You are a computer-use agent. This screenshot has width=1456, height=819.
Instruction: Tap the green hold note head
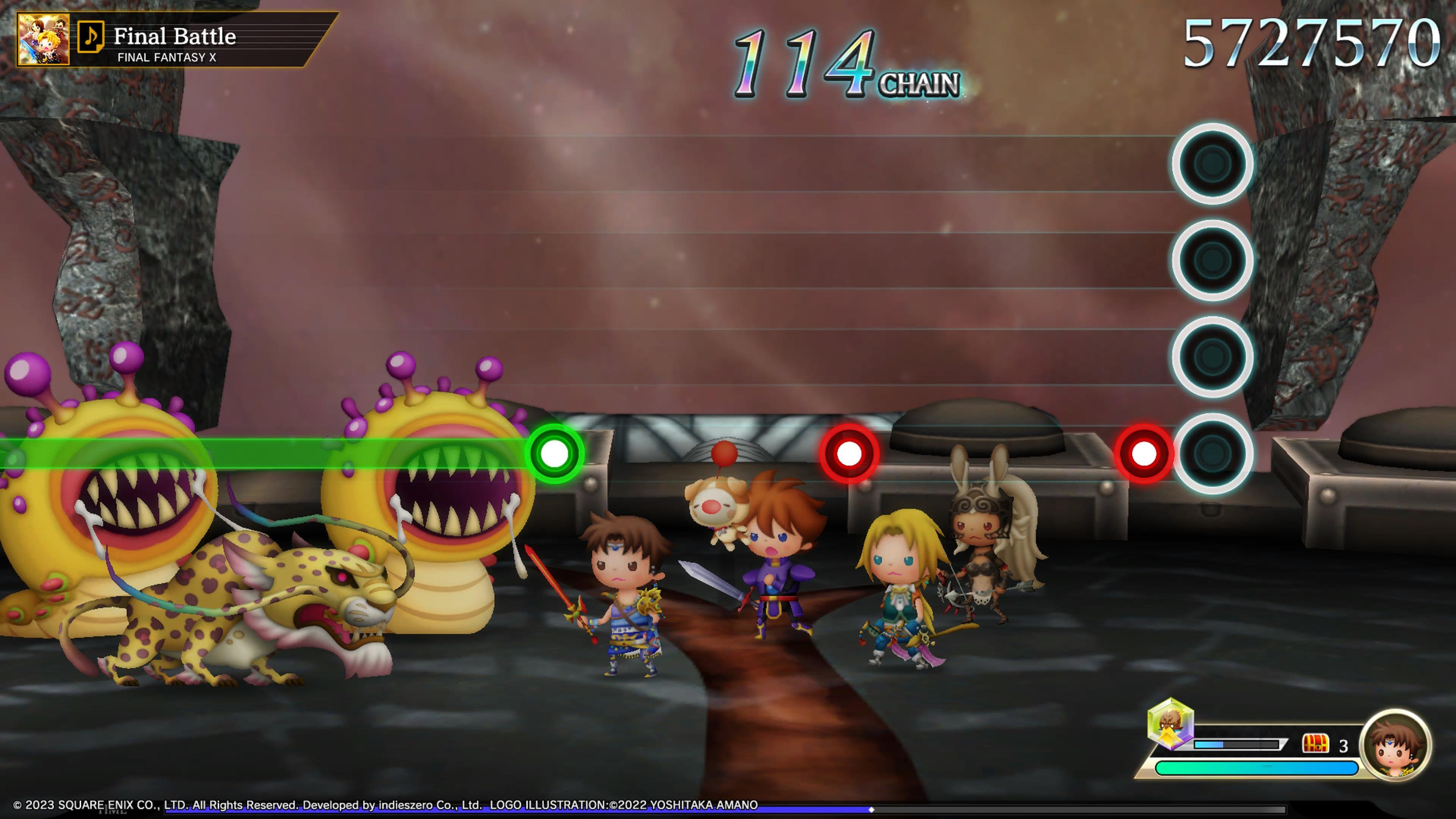pyautogui.click(x=554, y=453)
